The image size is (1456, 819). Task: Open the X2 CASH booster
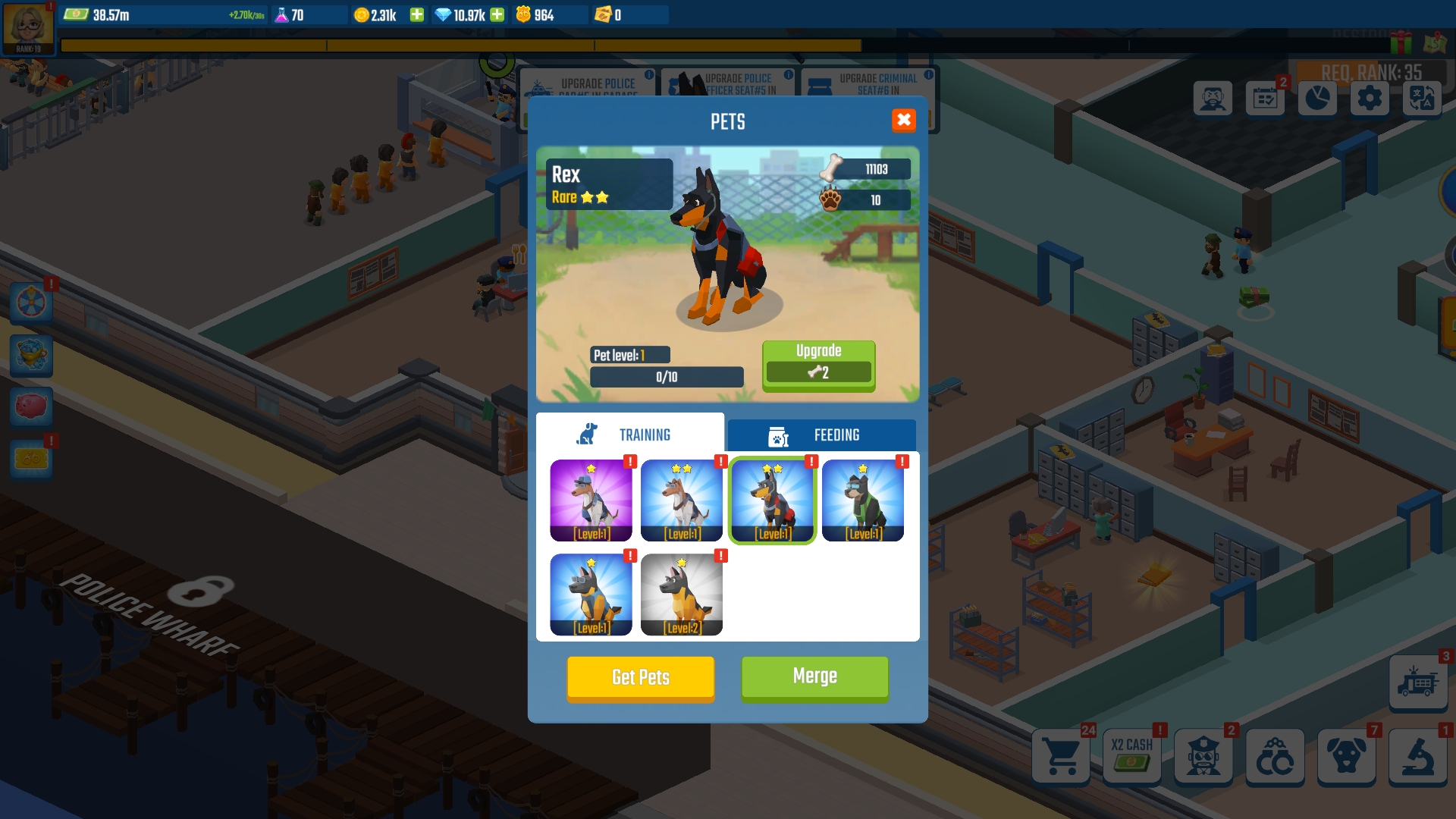pos(1131,757)
